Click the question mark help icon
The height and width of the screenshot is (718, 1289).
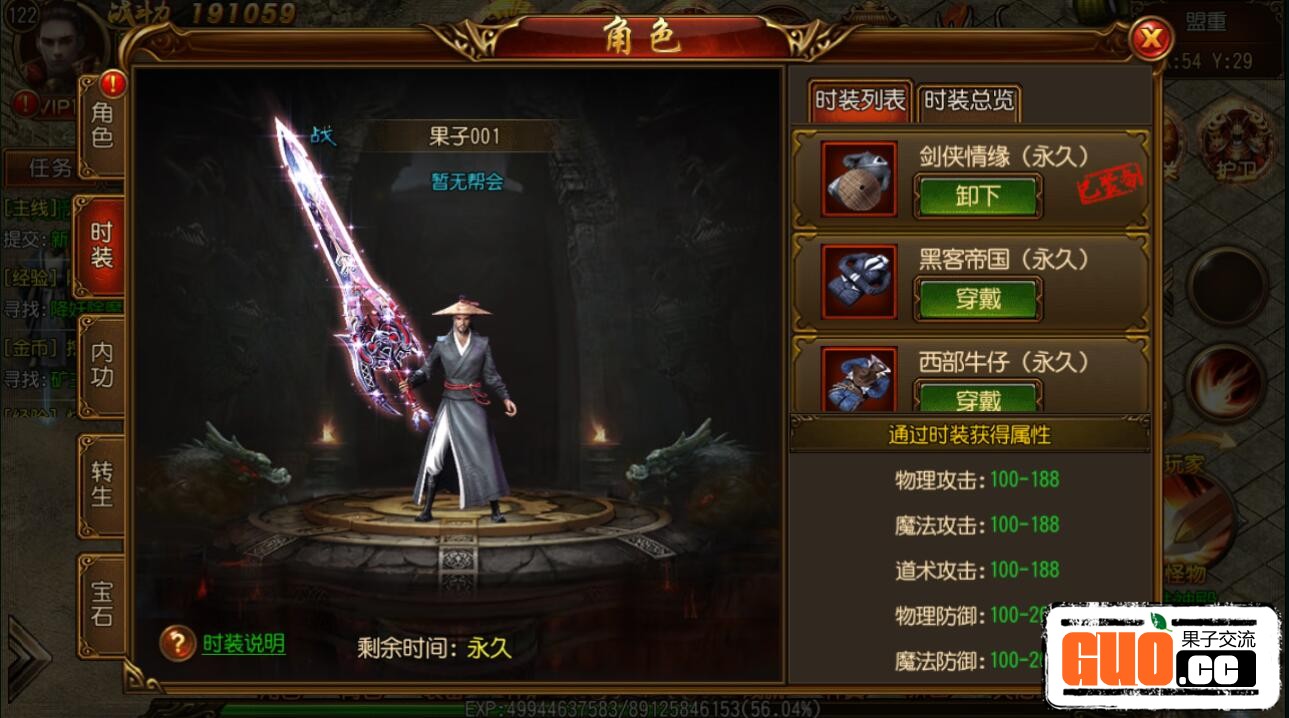[x=177, y=644]
